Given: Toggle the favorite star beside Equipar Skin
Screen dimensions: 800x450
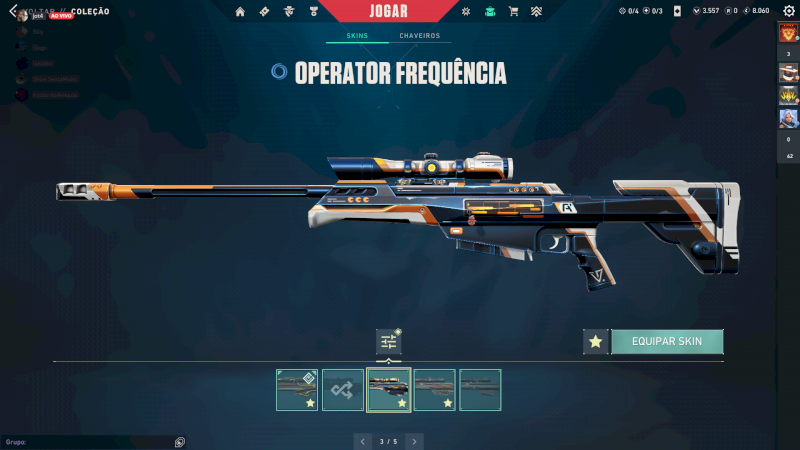Looking at the screenshot, I should click(596, 342).
